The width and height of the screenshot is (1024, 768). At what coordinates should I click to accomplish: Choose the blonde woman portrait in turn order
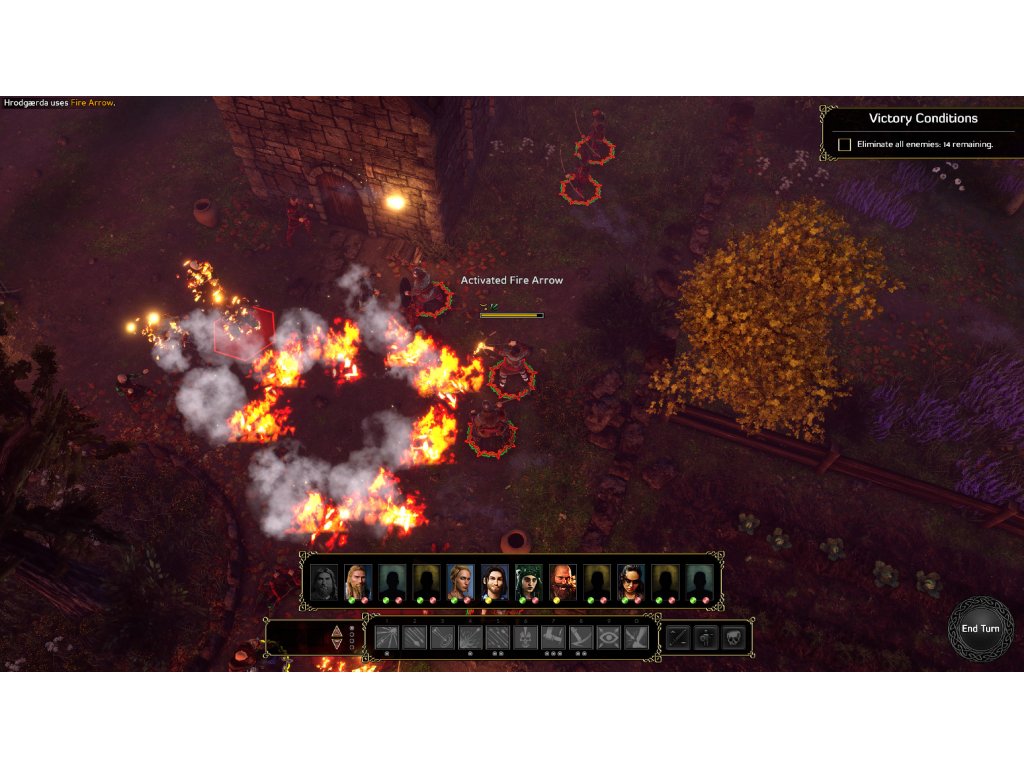(459, 582)
